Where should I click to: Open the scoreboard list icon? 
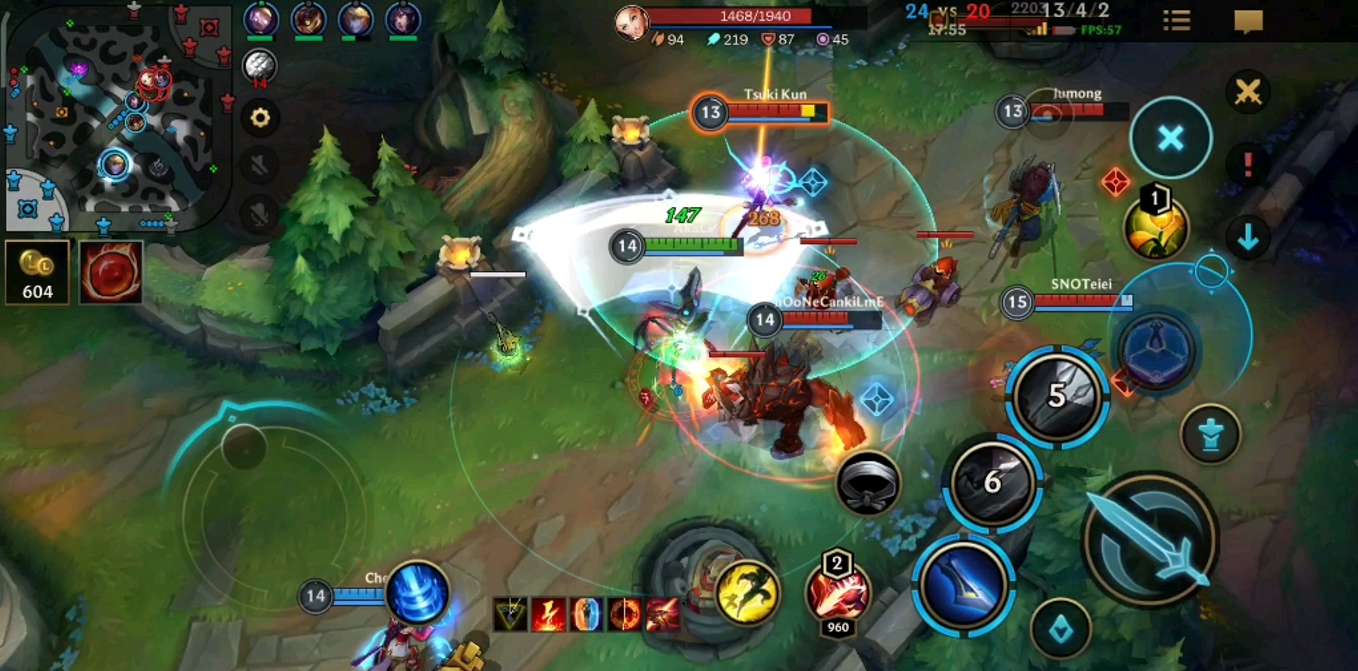pyautogui.click(x=1177, y=21)
